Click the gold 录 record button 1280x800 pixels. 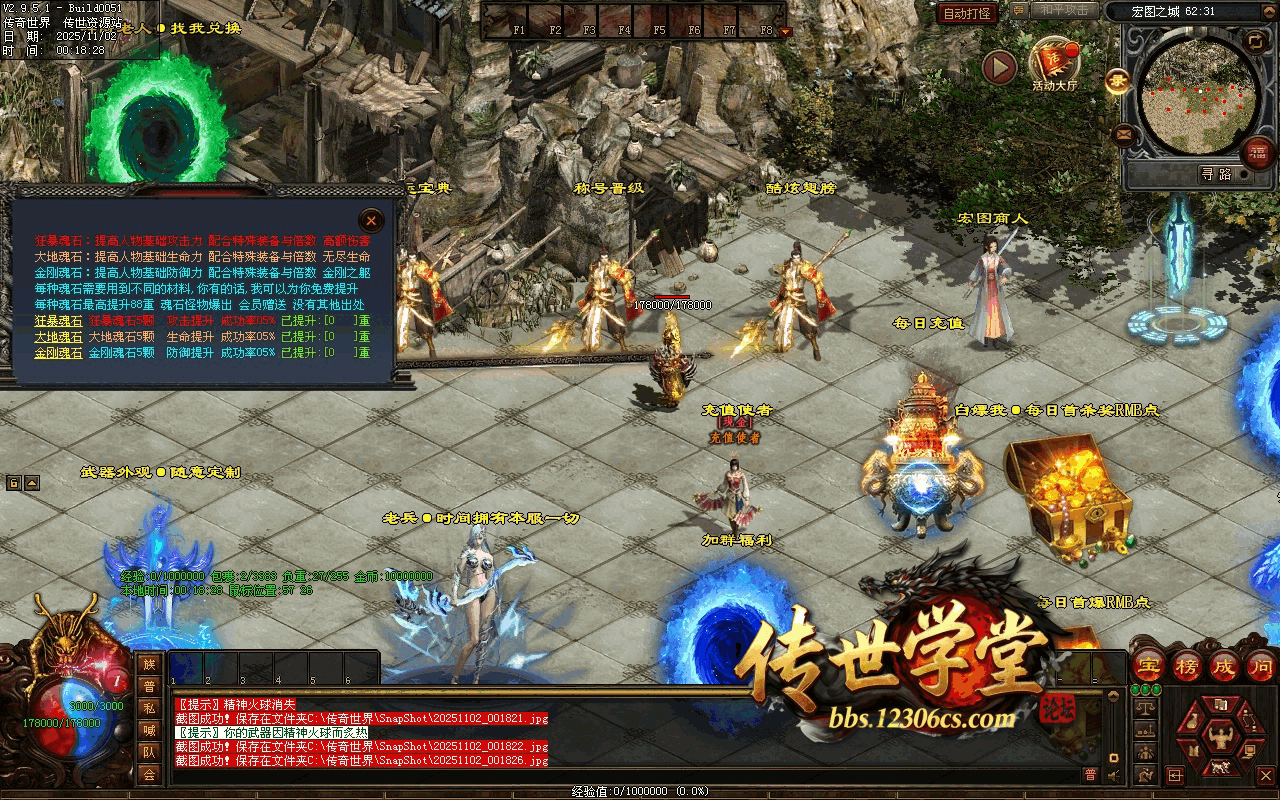point(1117,81)
